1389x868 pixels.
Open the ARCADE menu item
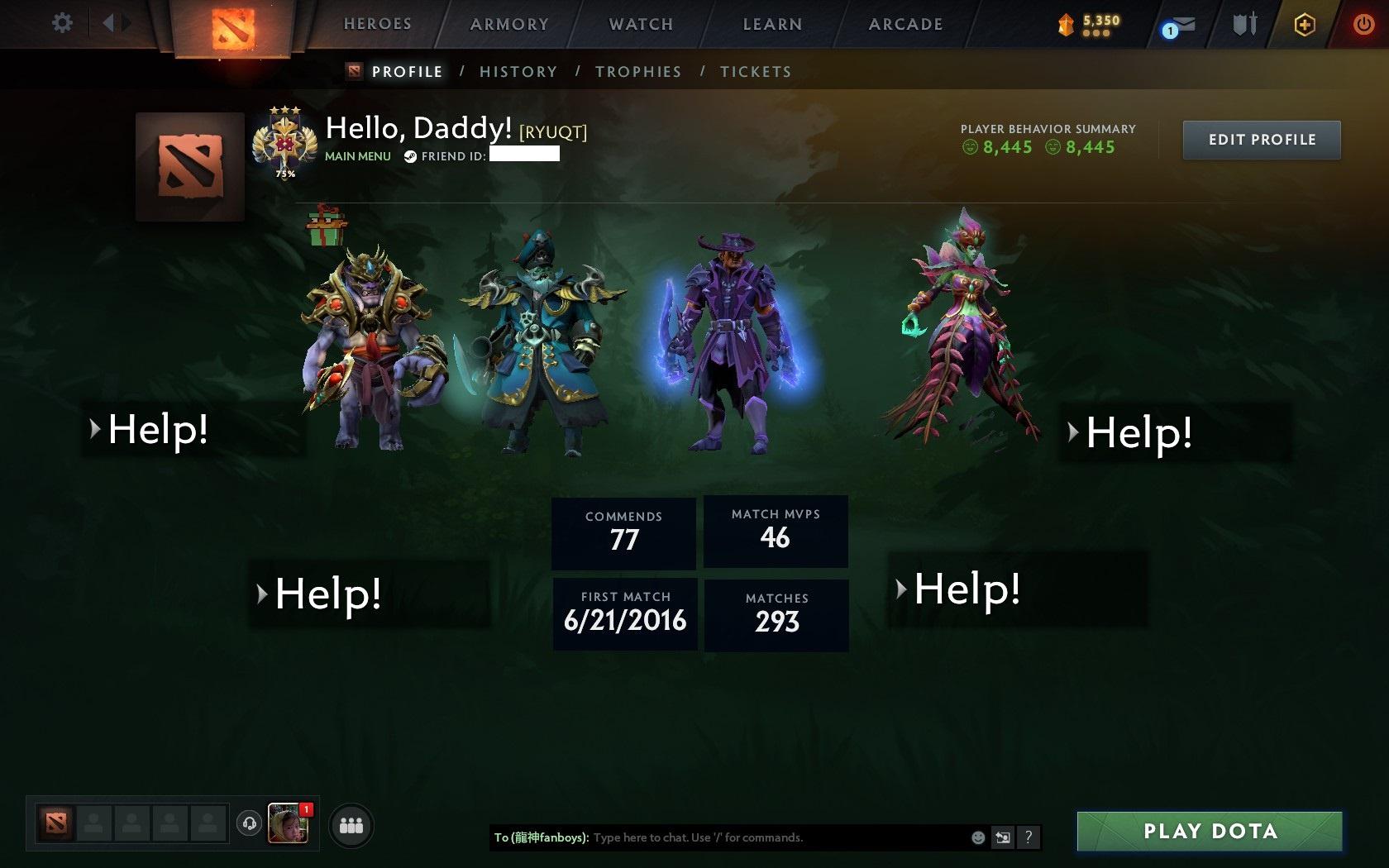pos(904,24)
